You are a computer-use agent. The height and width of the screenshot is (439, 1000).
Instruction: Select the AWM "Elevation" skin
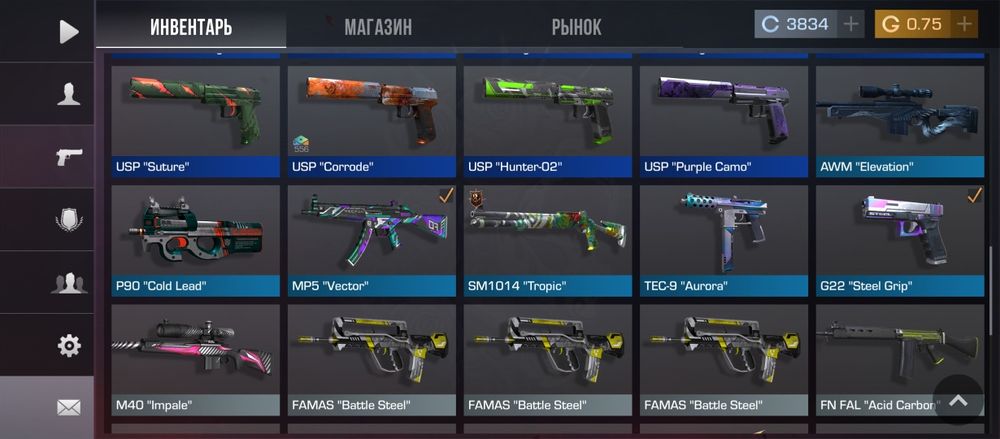click(899, 120)
